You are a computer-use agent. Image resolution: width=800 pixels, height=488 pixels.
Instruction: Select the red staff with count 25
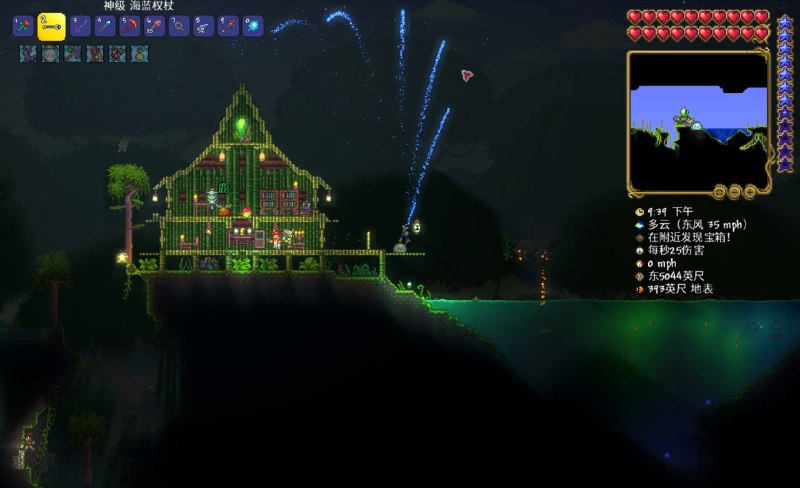(154, 27)
